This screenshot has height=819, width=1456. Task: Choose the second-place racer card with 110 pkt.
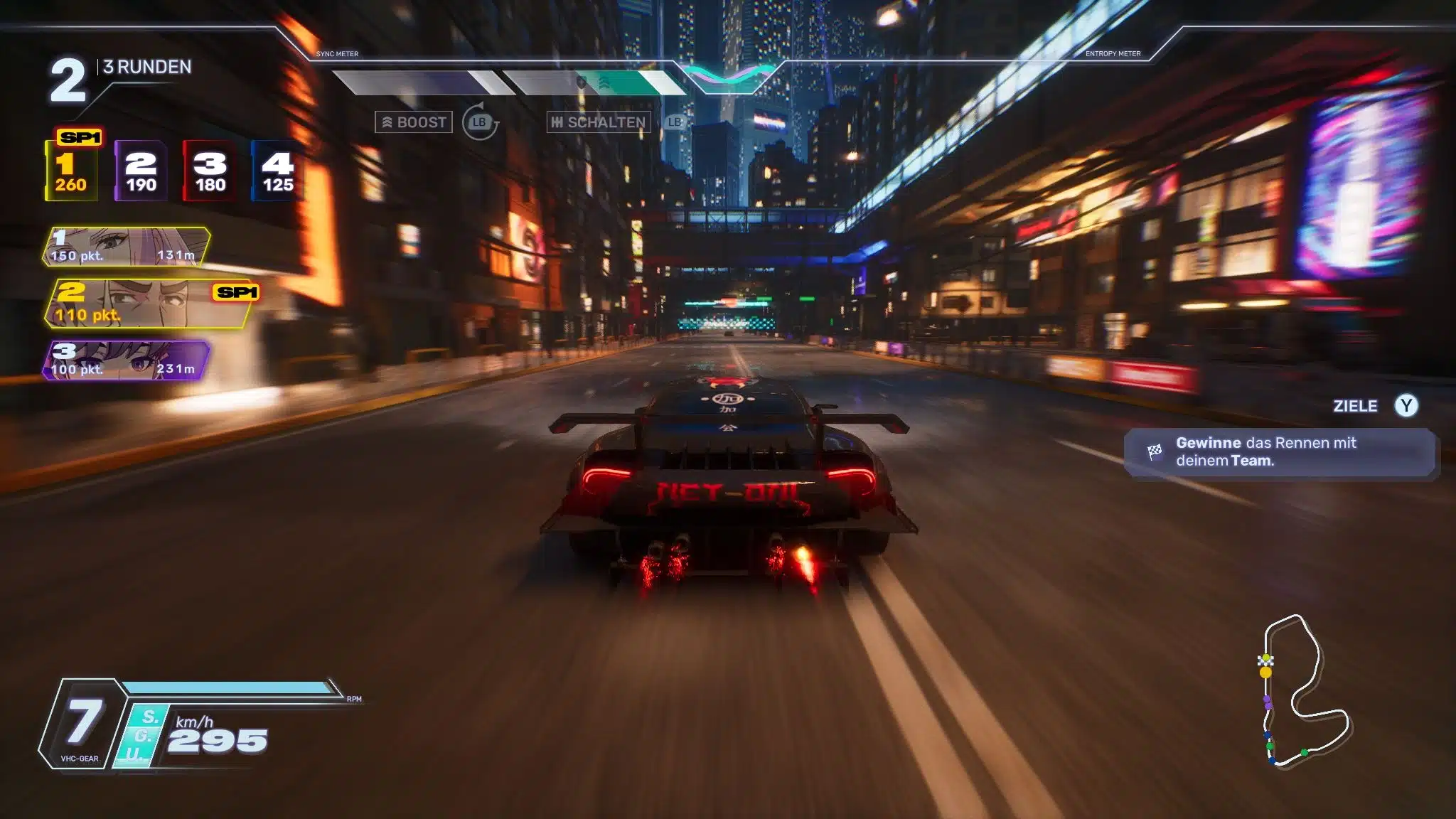[x=149, y=304]
